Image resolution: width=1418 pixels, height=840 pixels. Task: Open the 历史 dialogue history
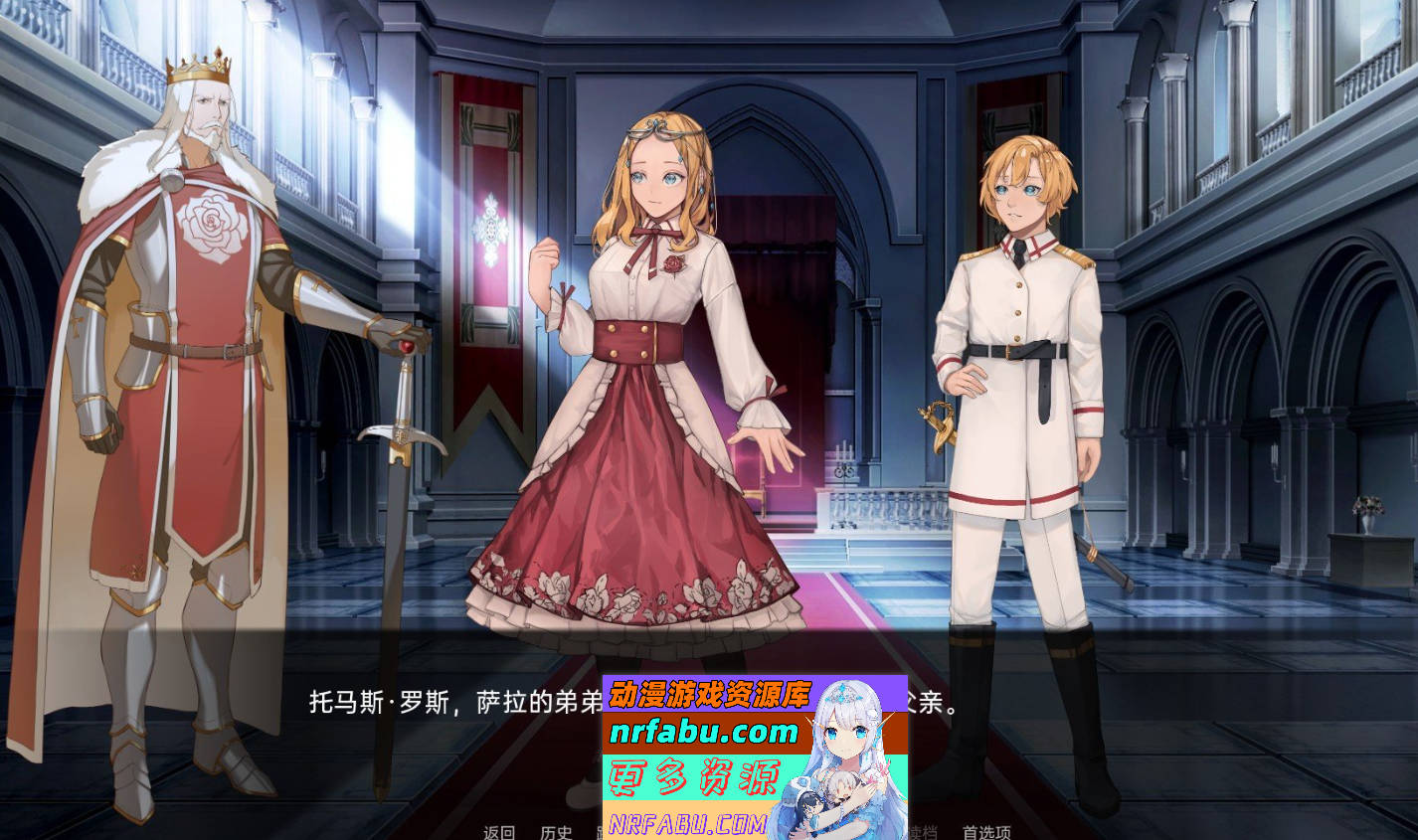point(557,835)
